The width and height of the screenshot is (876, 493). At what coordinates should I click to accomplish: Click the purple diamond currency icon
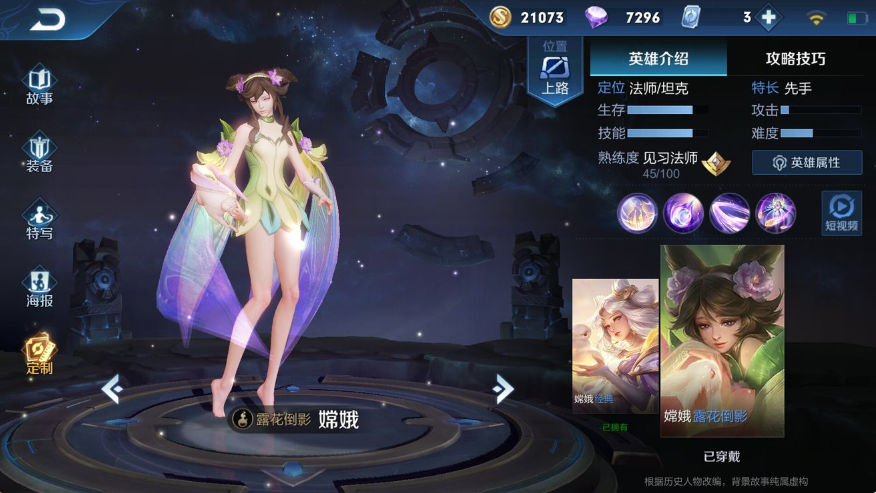(x=598, y=17)
